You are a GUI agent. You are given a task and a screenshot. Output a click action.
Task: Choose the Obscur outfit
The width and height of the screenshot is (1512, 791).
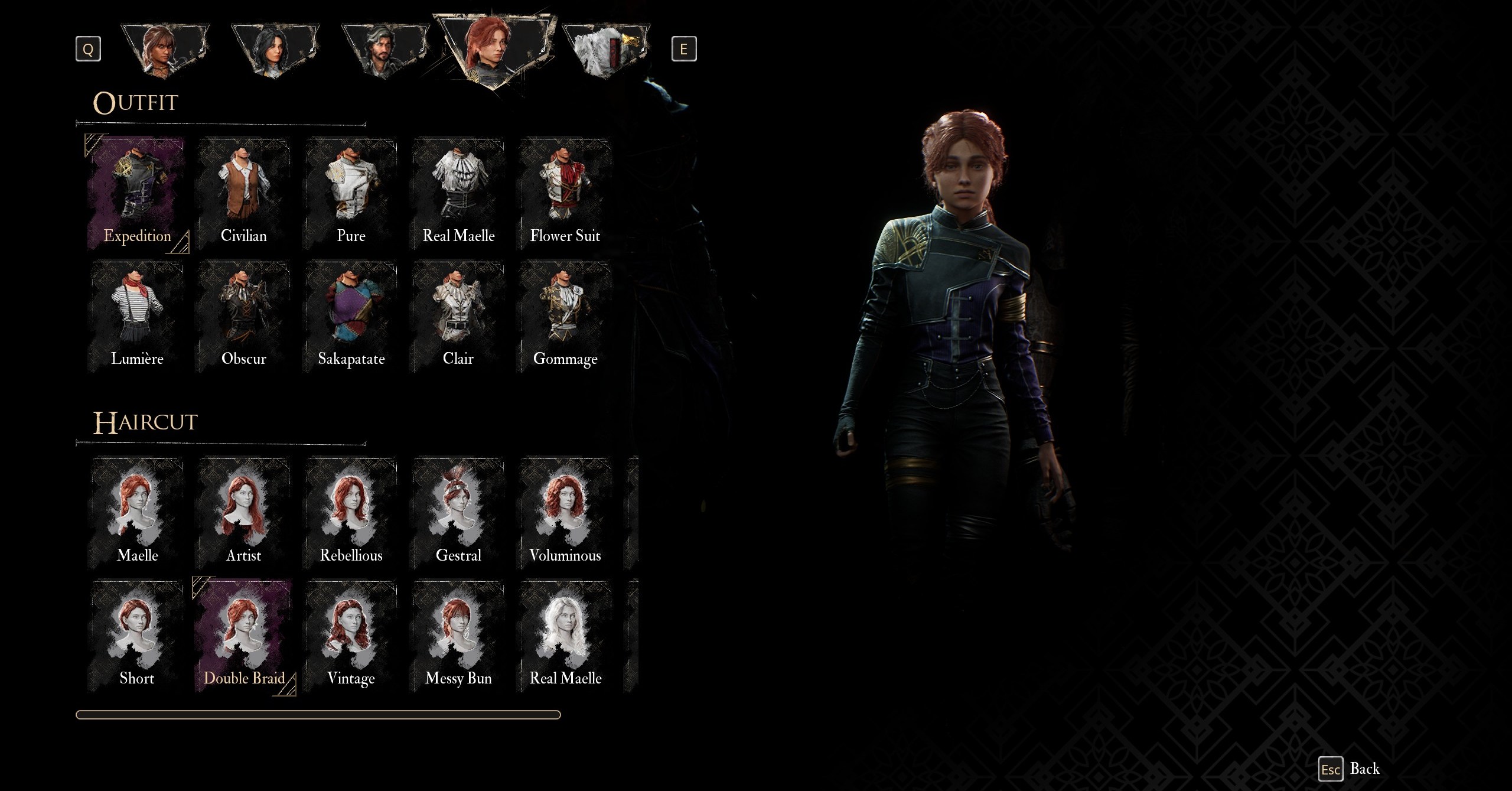point(244,317)
